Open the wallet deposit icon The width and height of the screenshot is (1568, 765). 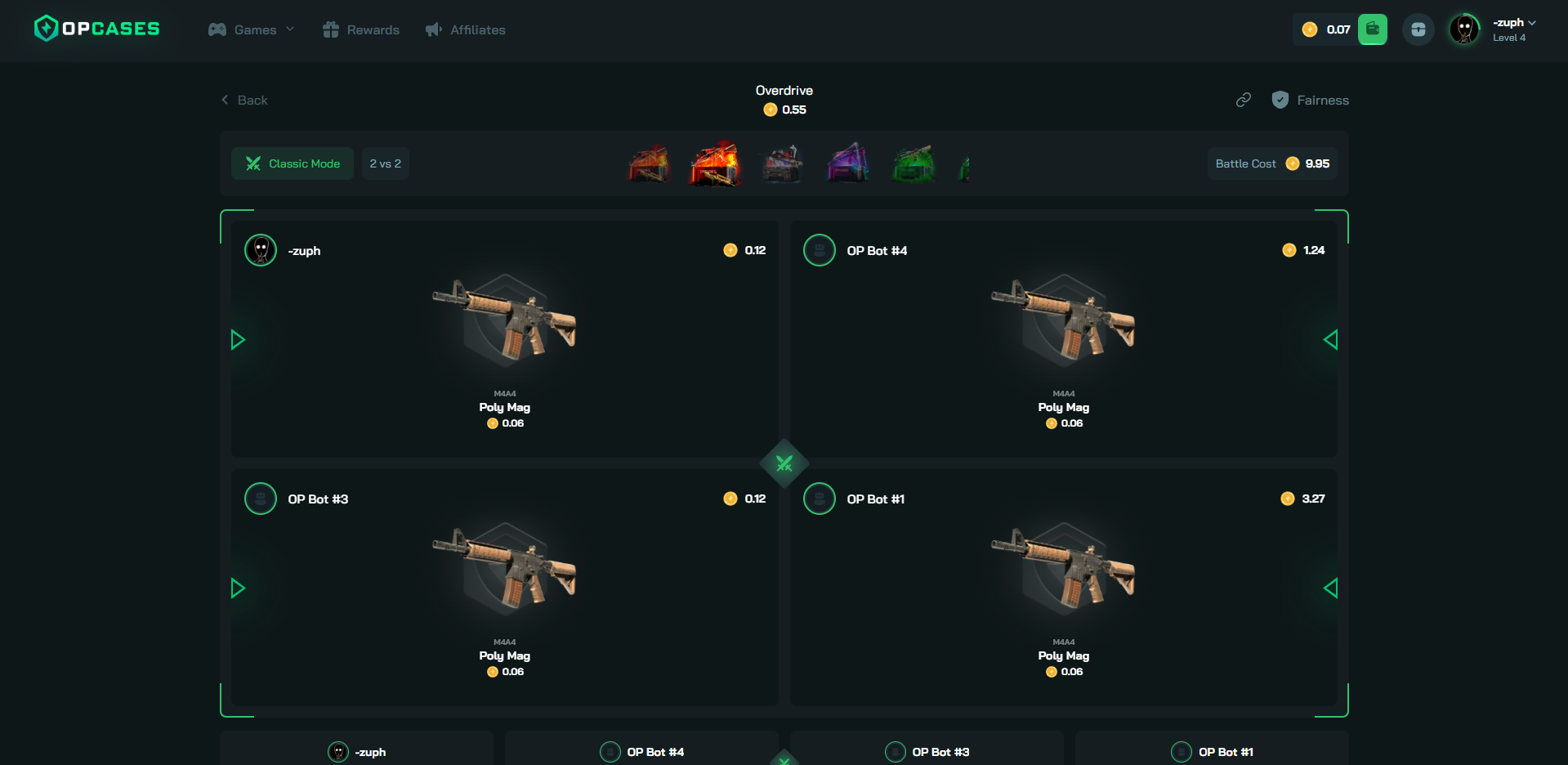1372,29
